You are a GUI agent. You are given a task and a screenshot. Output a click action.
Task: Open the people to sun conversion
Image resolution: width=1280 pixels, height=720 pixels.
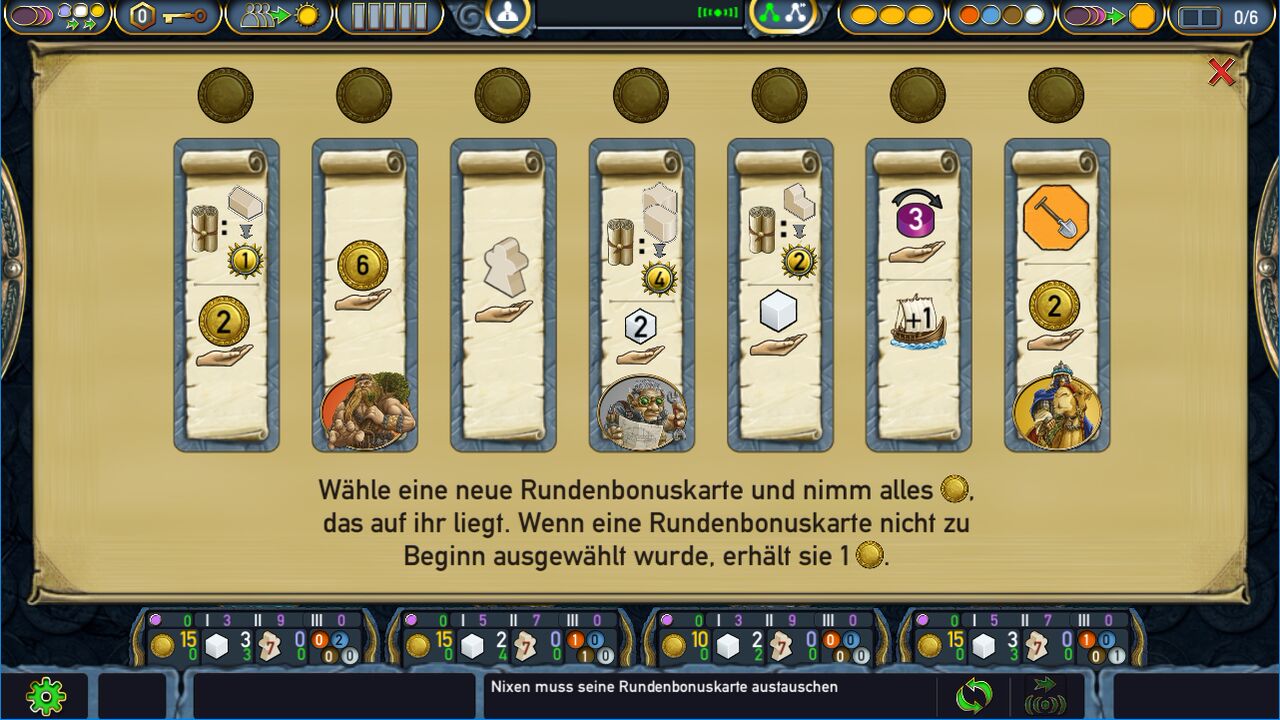point(279,16)
